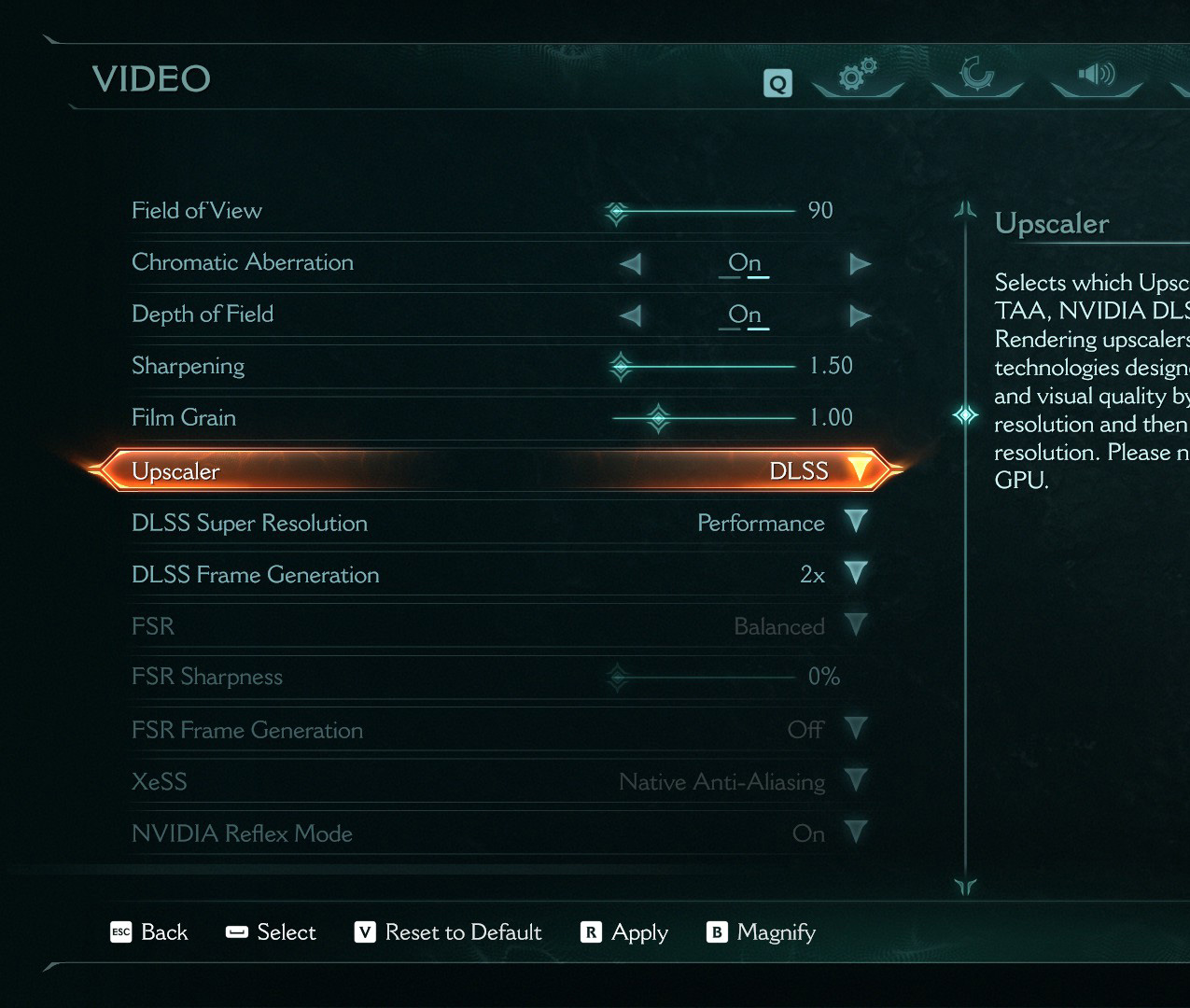Apply the video settings

(625, 932)
